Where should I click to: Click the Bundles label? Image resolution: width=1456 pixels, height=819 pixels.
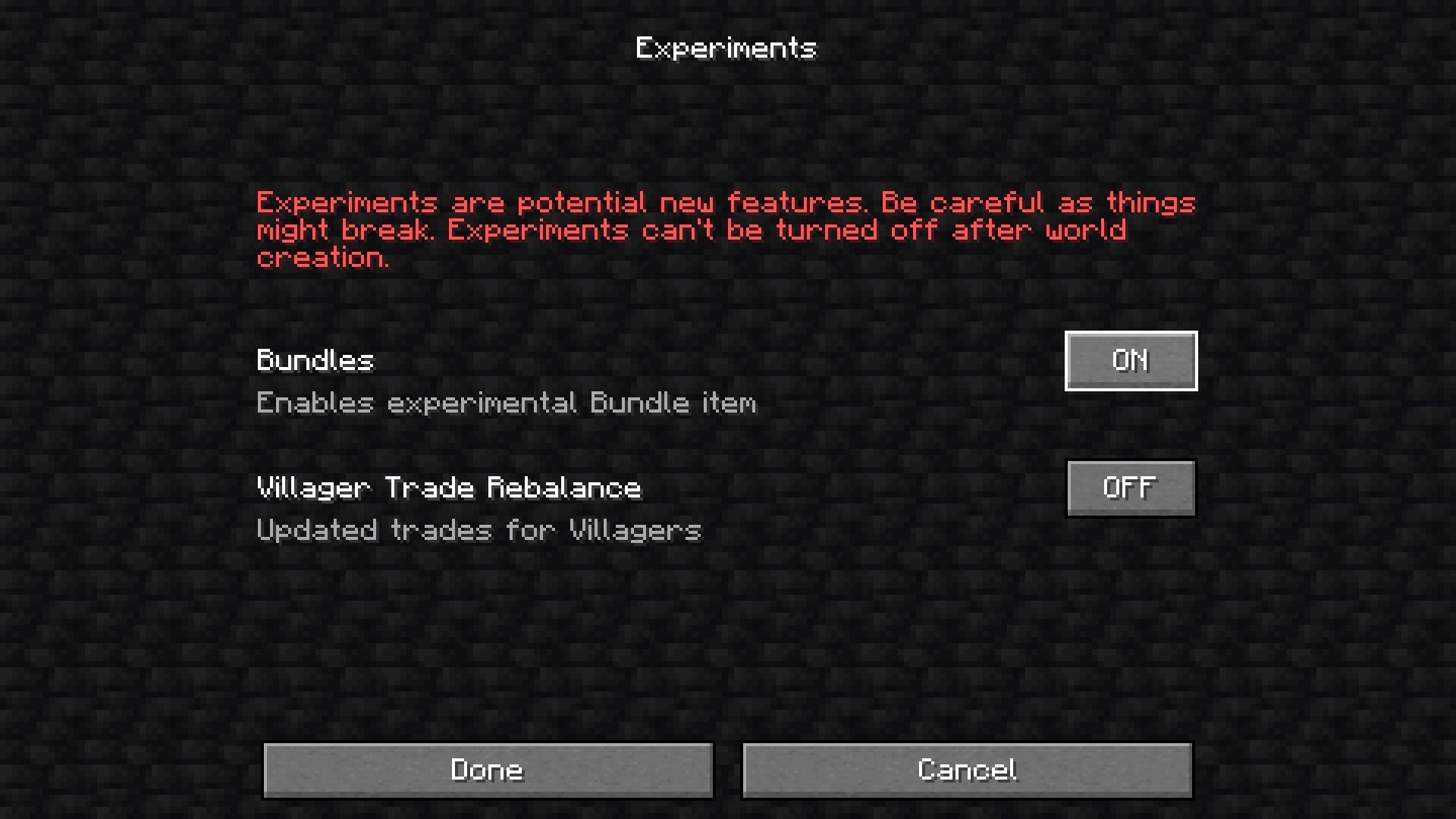[x=314, y=361]
